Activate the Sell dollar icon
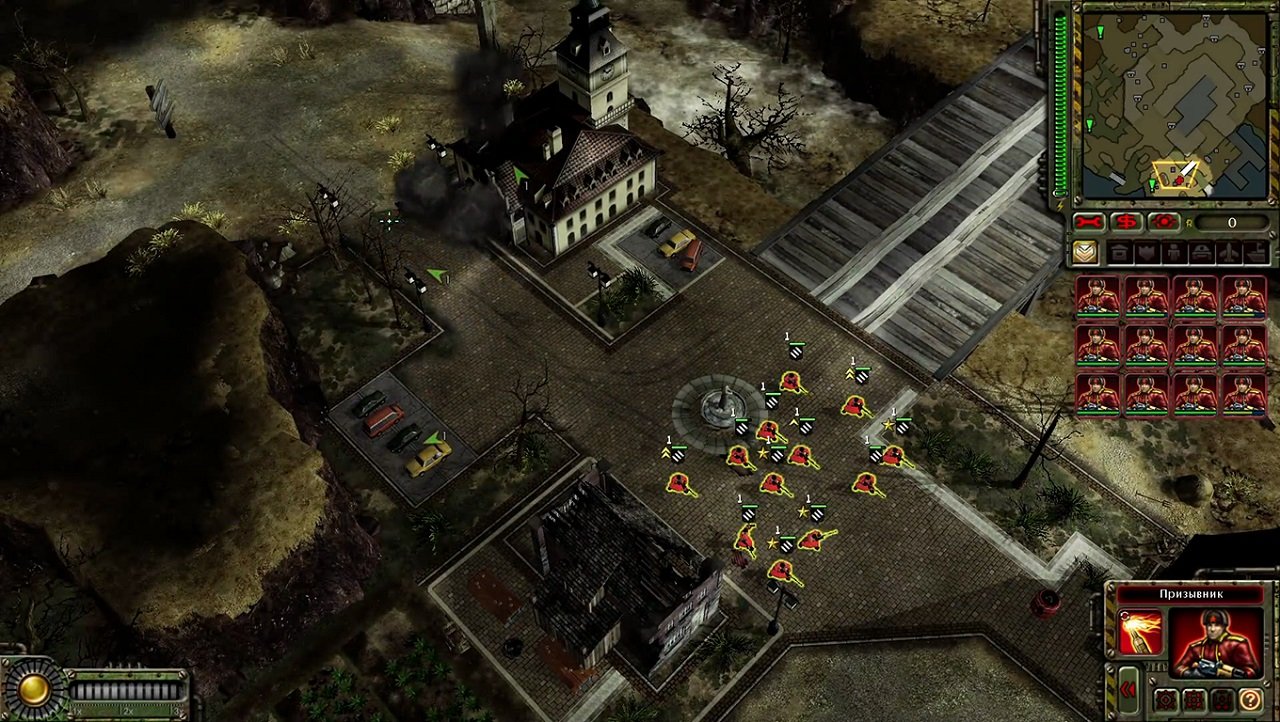The image size is (1280, 722). (1127, 221)
